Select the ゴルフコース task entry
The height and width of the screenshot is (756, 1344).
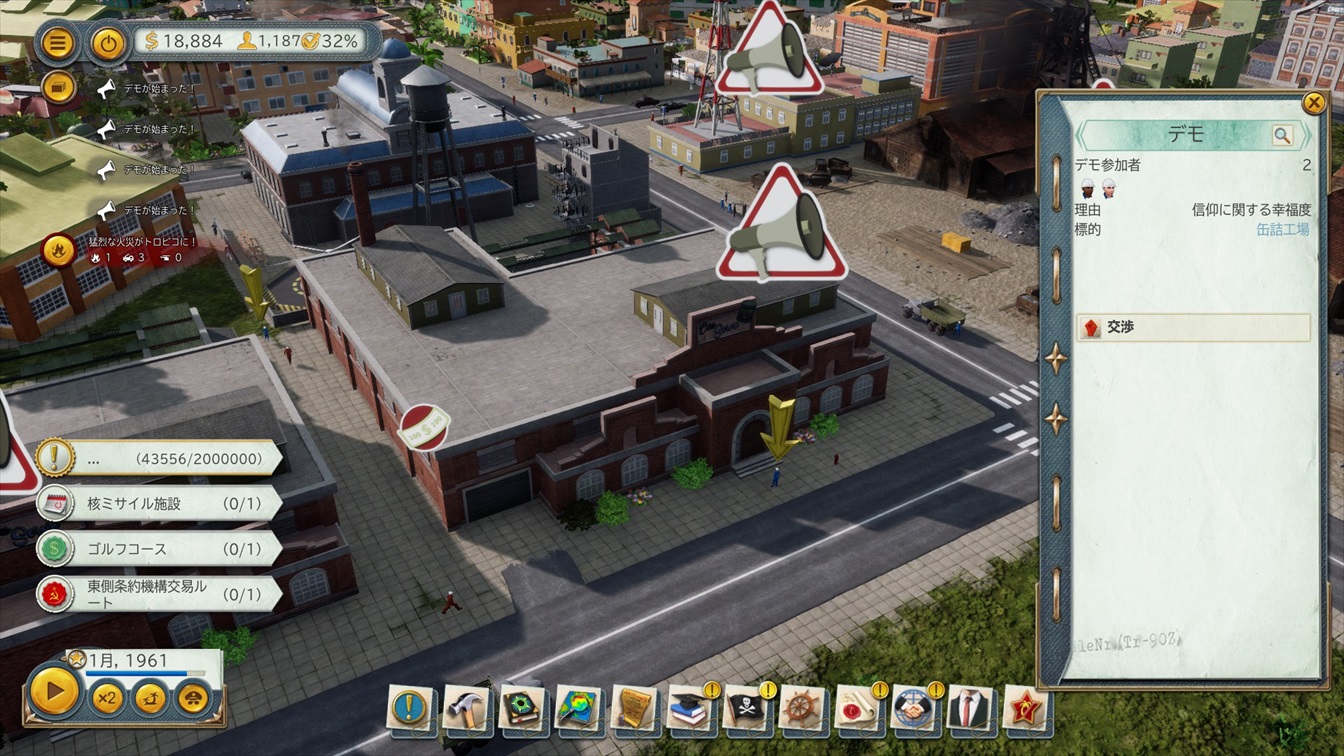[x=160, y=549]
